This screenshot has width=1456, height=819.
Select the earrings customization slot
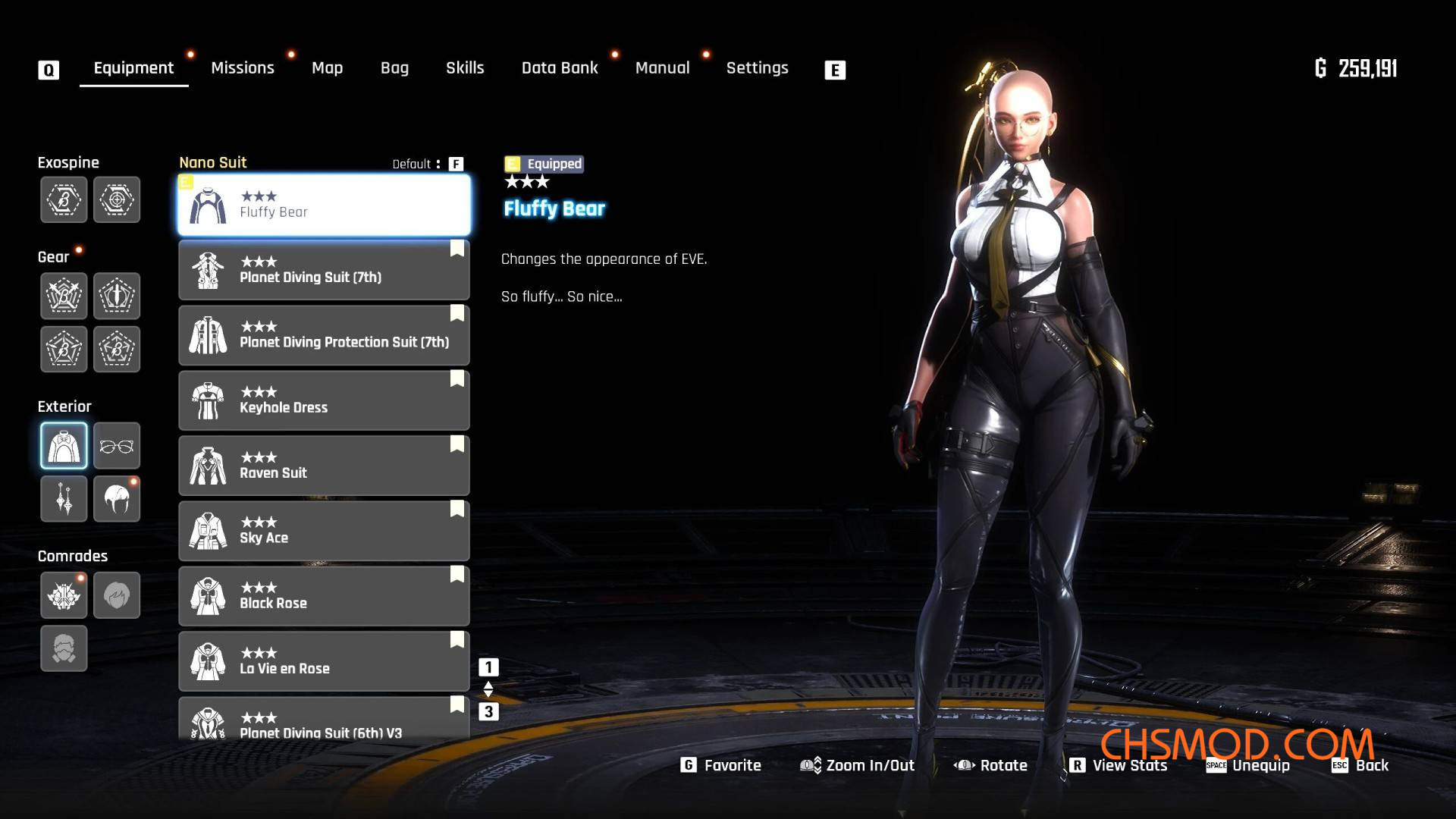point(64,498)
